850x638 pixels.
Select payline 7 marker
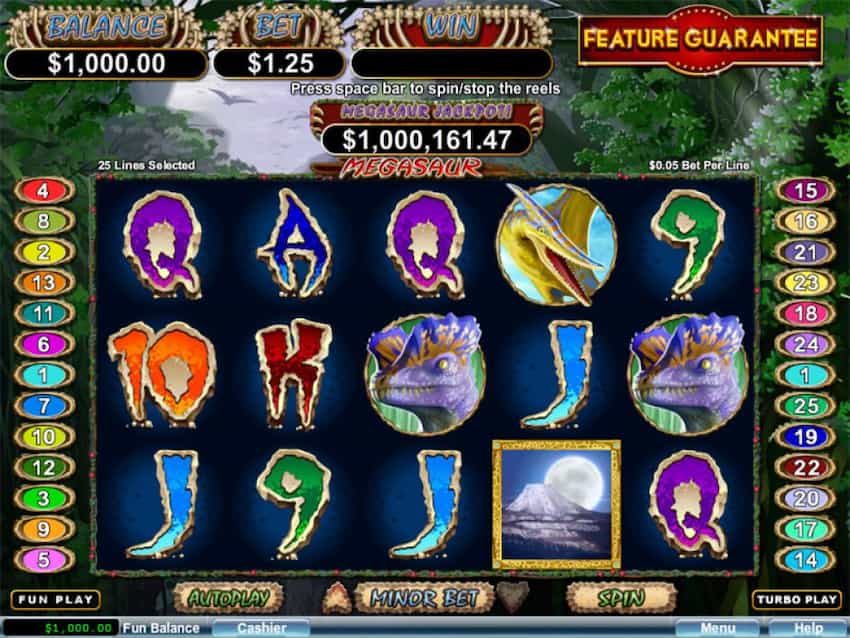pos(43,406)
